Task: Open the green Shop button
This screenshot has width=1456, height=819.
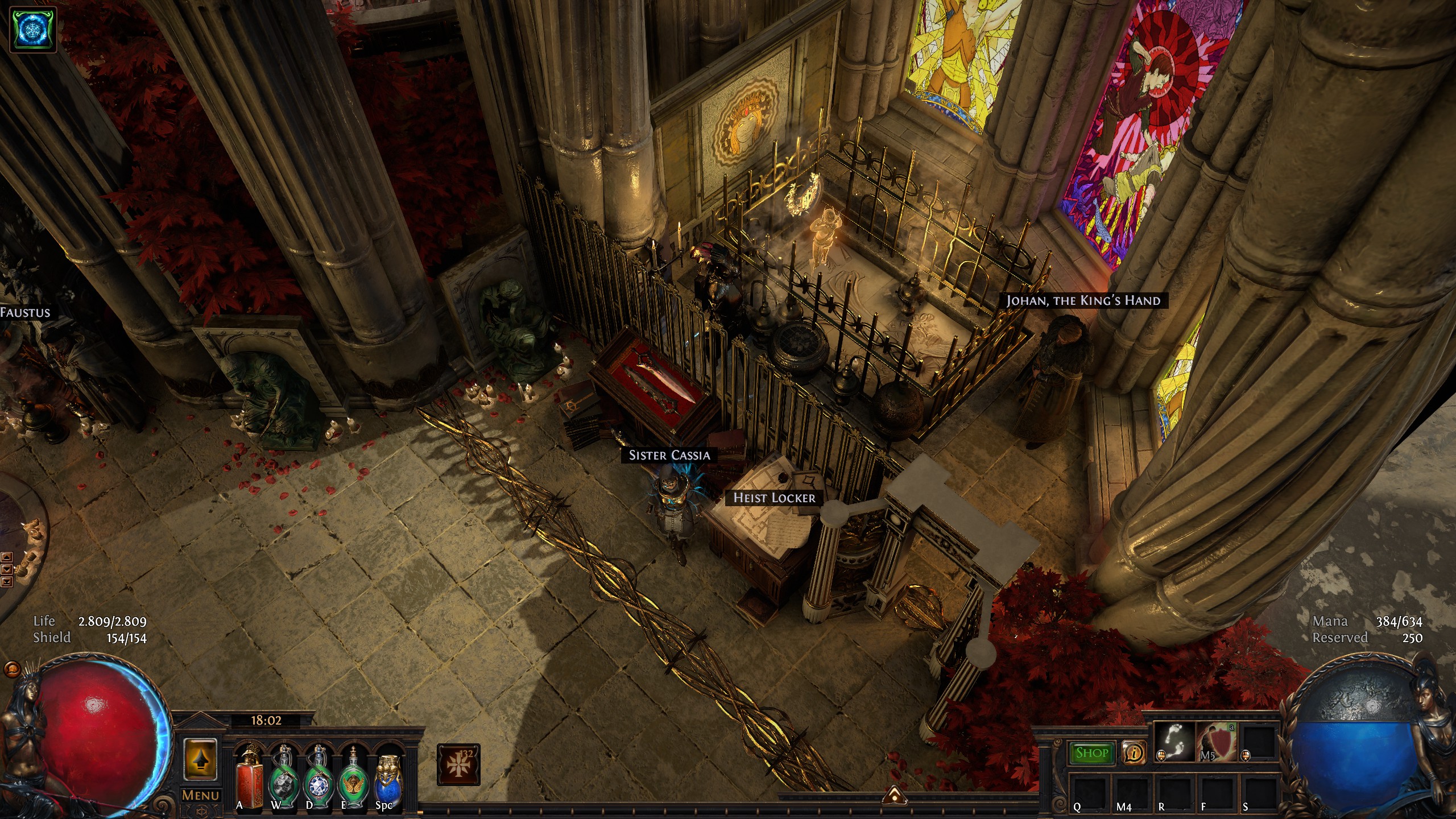Action: coord(1092,753)
